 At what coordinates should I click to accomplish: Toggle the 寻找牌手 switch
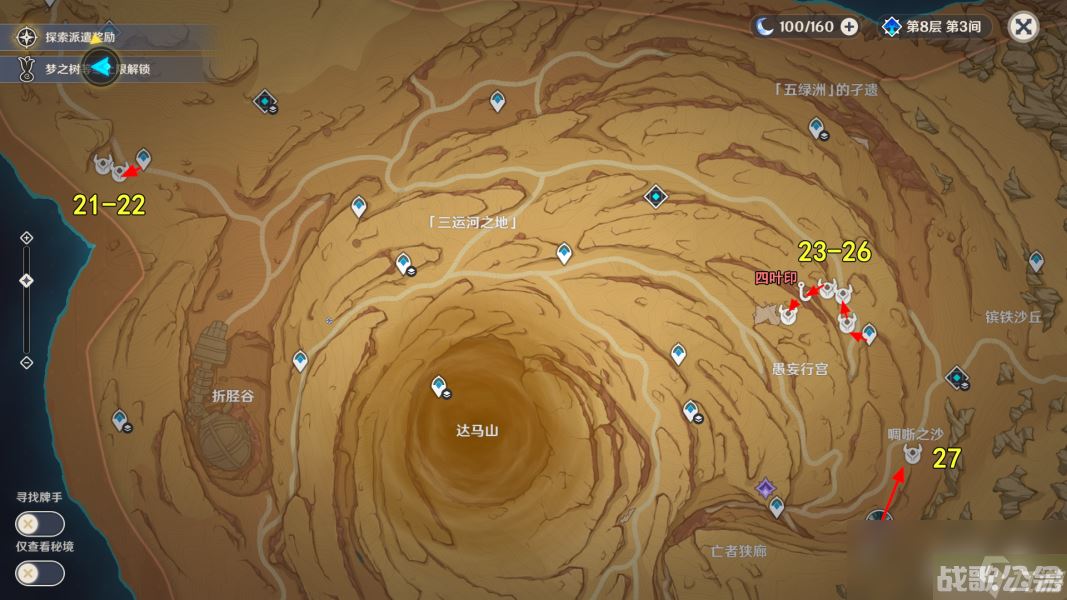(x=40, y=524)
